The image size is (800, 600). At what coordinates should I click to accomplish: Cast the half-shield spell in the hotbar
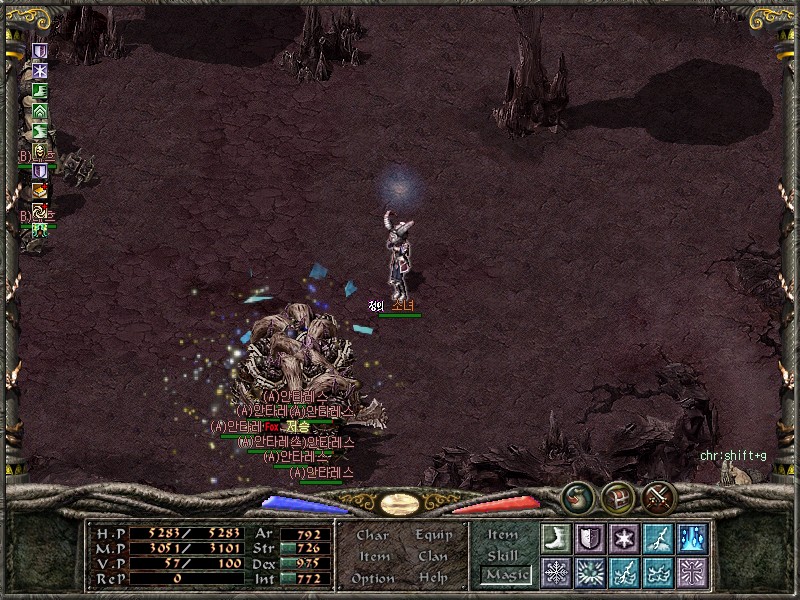[x=590, y=537]
